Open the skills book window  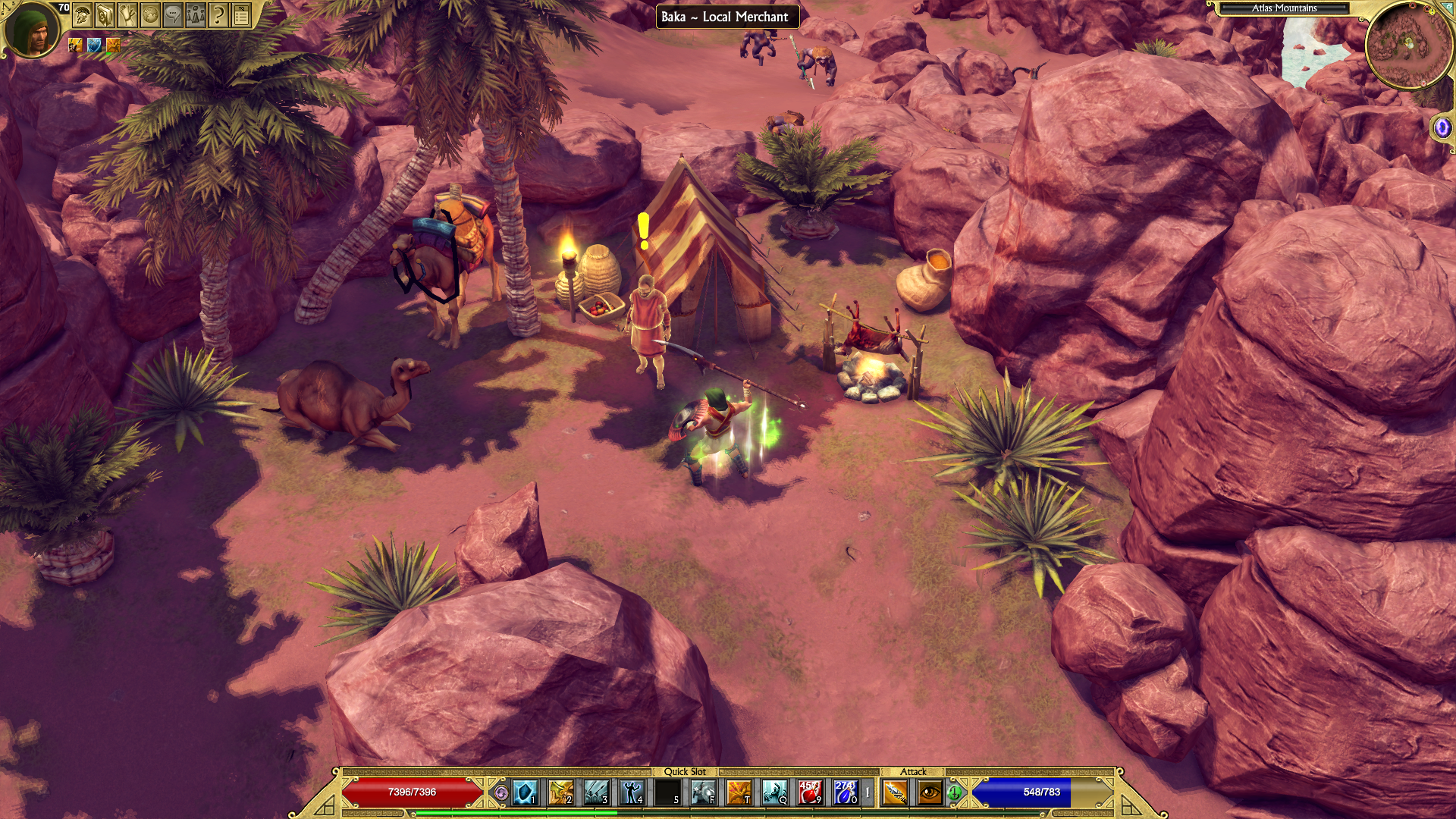[105, 15]
